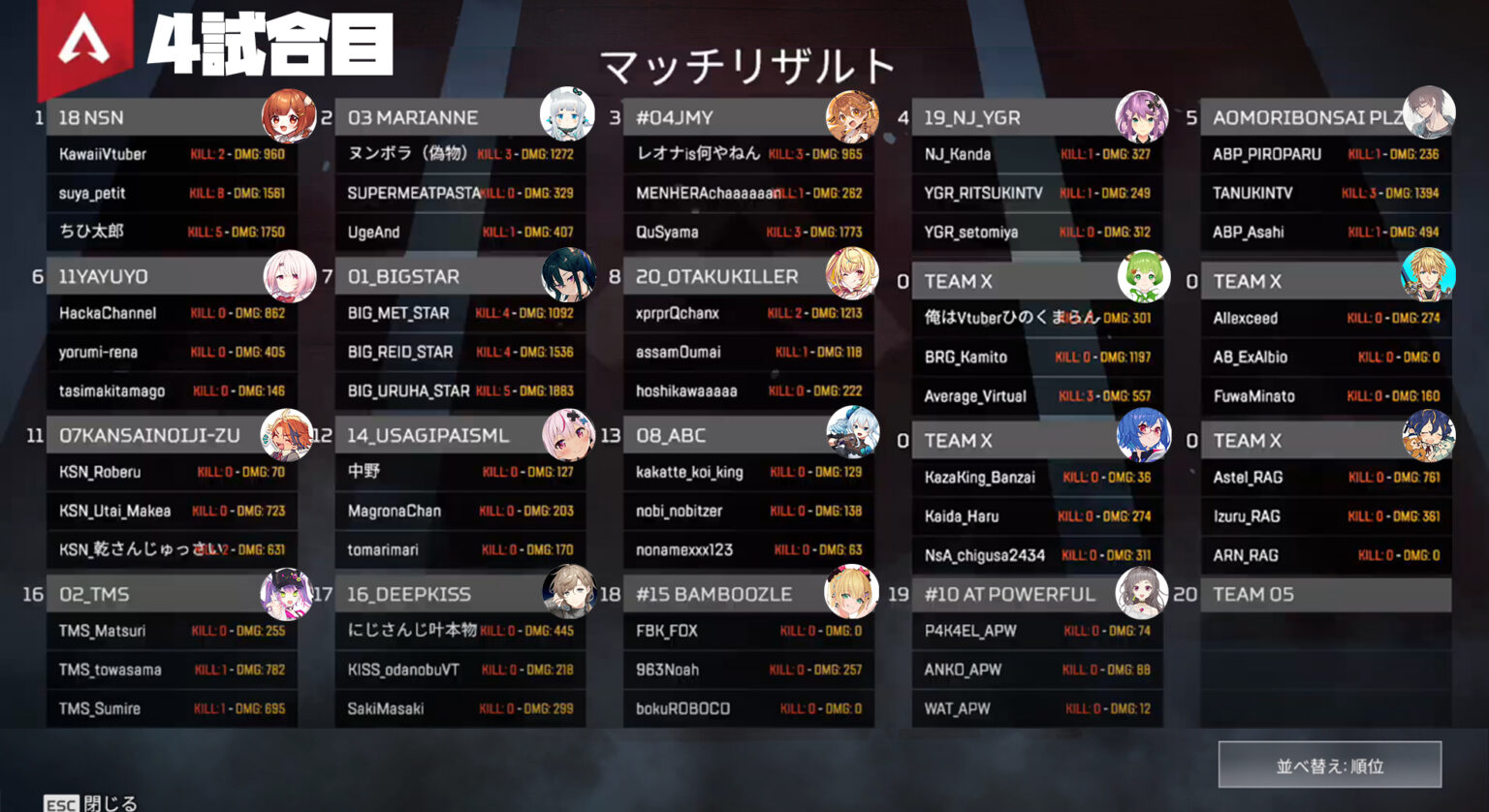Click the 19_NJ_YGR purple-haired avatar icon
This screenshot has height=812, width=1489.
[x=1143, y=112]
